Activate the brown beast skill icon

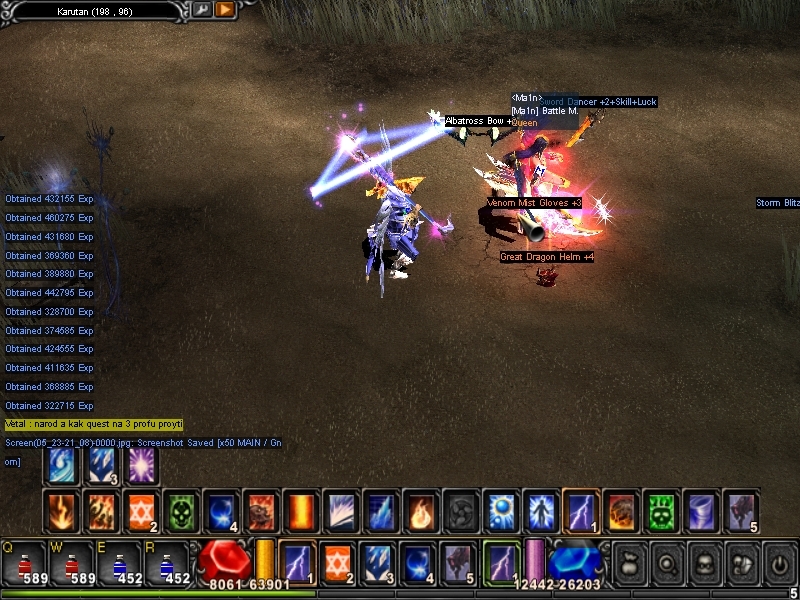tap(260, 510)
